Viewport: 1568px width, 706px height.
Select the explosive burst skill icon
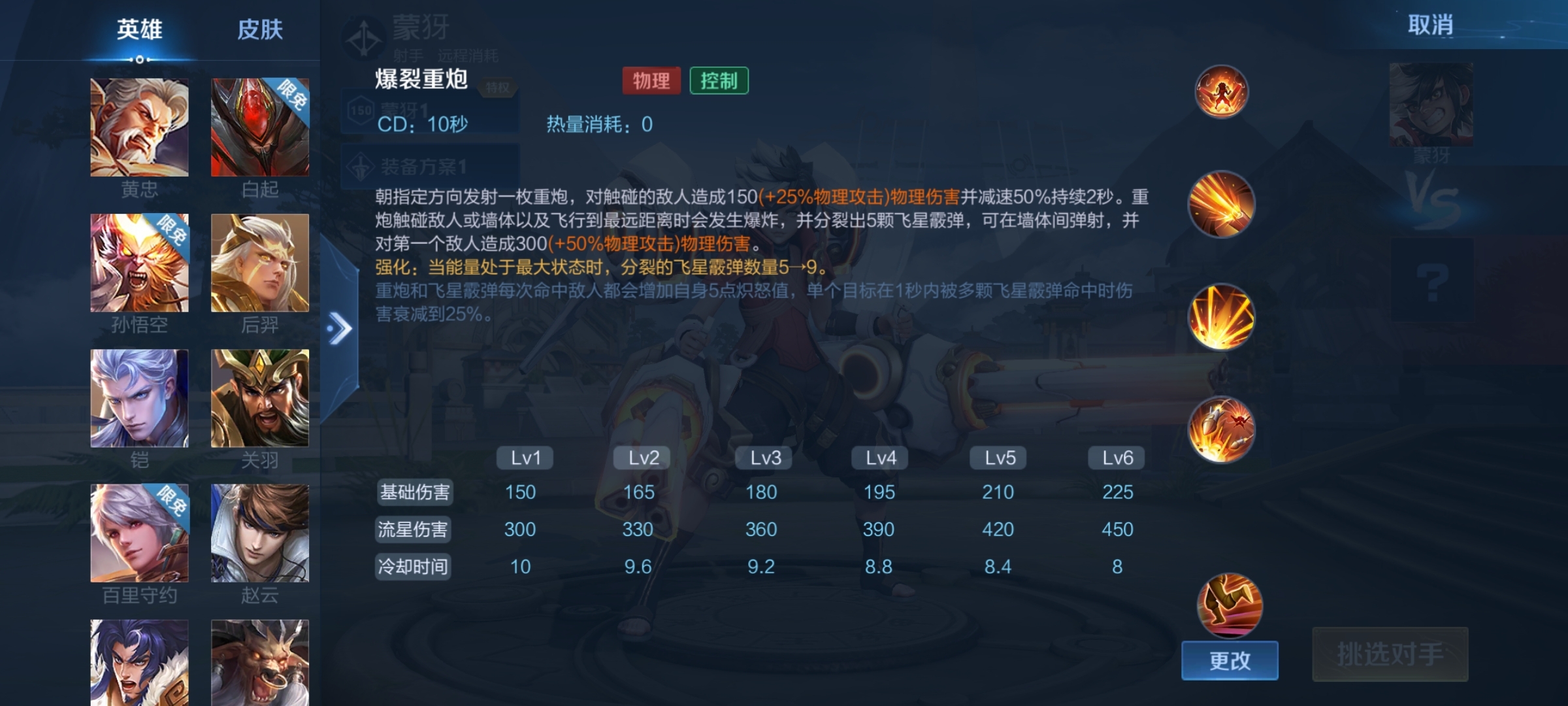[1221, 318]
